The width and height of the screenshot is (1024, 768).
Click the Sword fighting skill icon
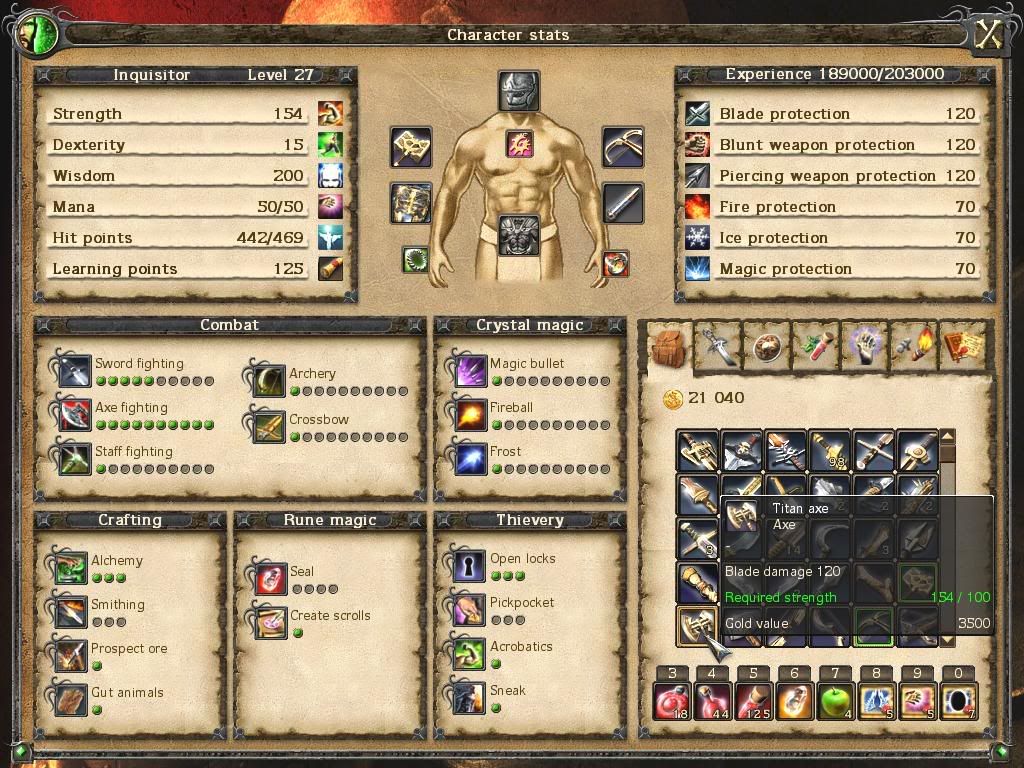pos(75,371)
